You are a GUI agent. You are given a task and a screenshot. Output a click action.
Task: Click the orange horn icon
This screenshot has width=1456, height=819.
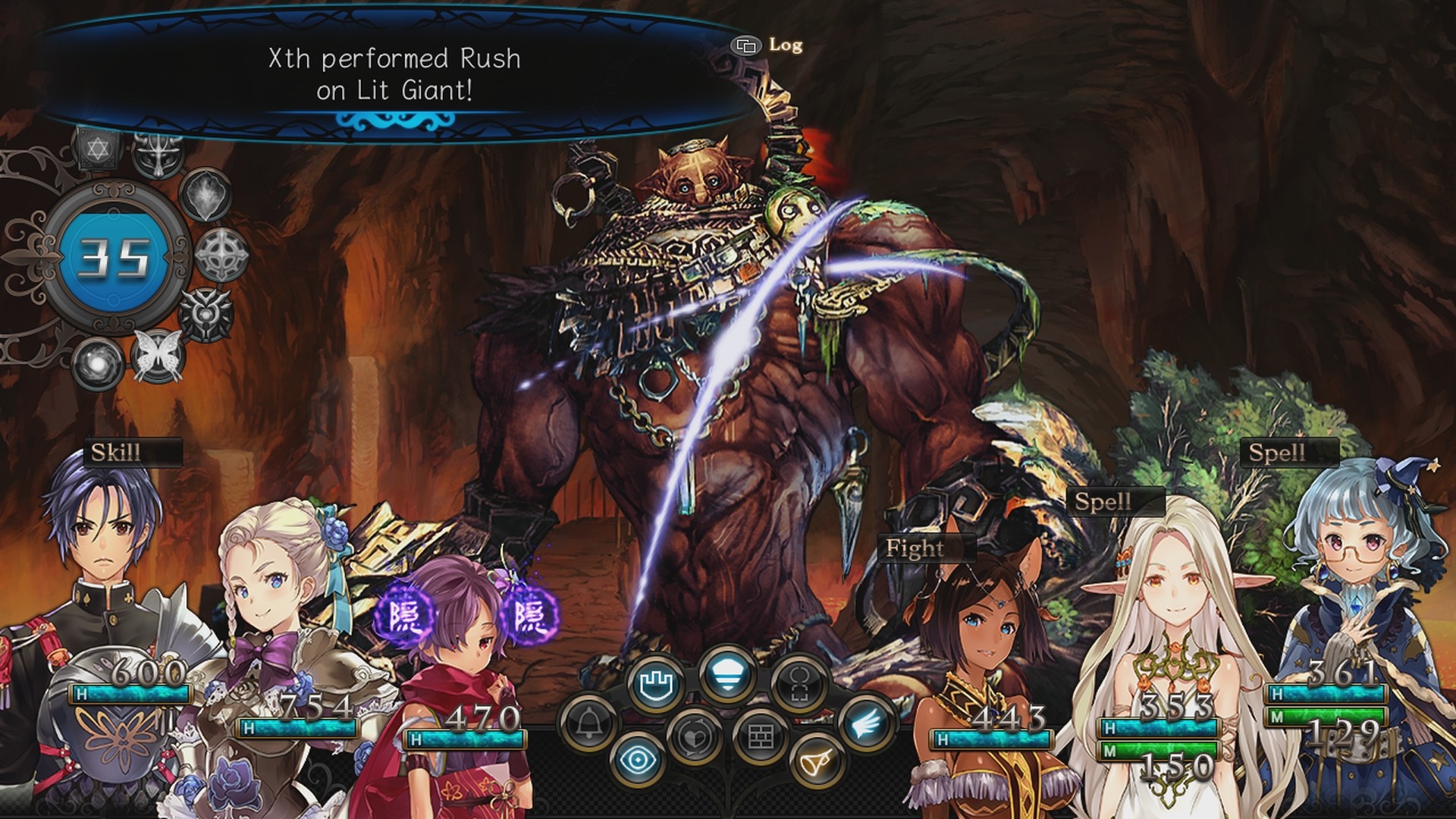click(x=817, y=761)
